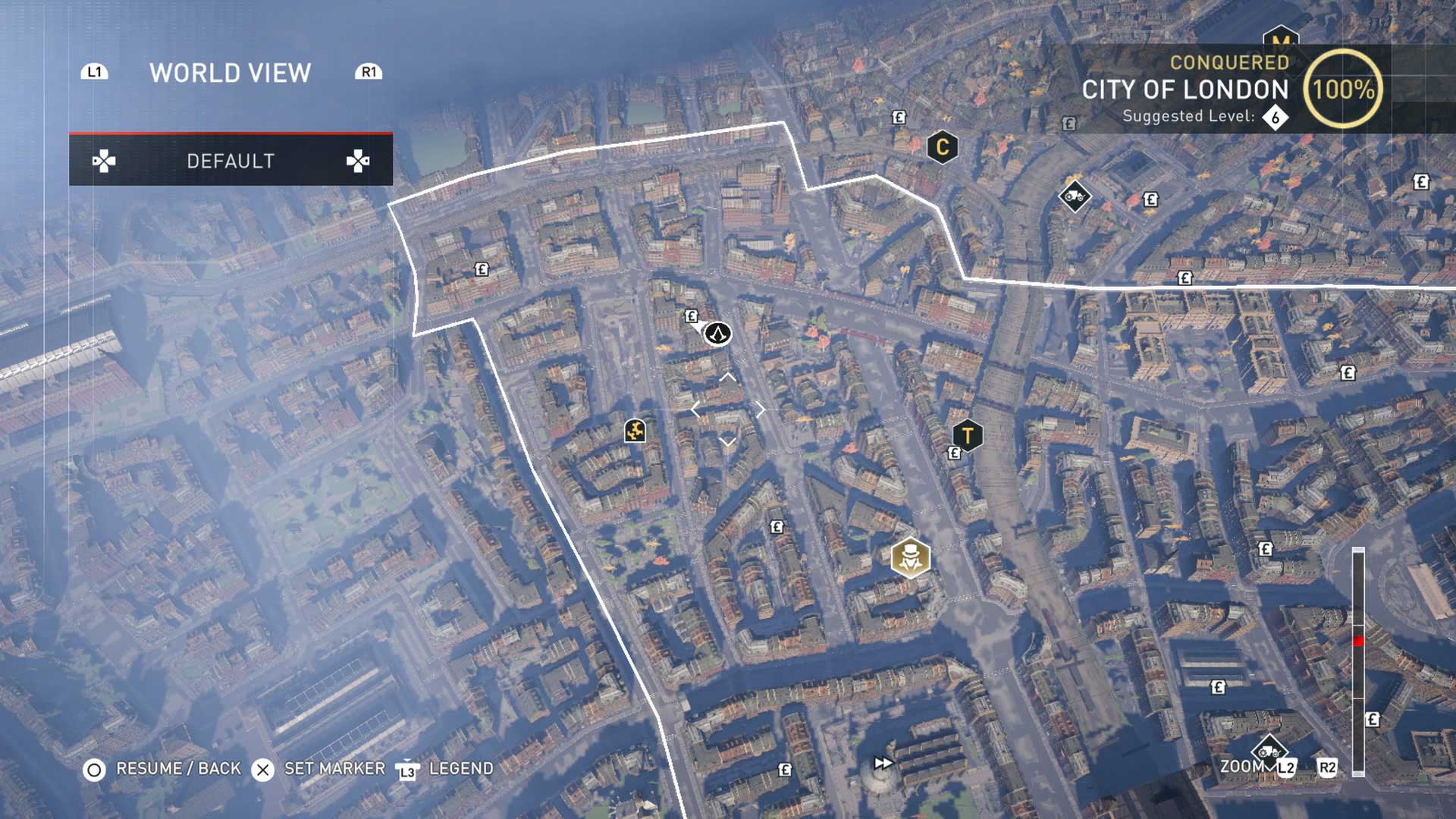Switch tabs using the R1 shoulder indicator

[x=369, y=71]
